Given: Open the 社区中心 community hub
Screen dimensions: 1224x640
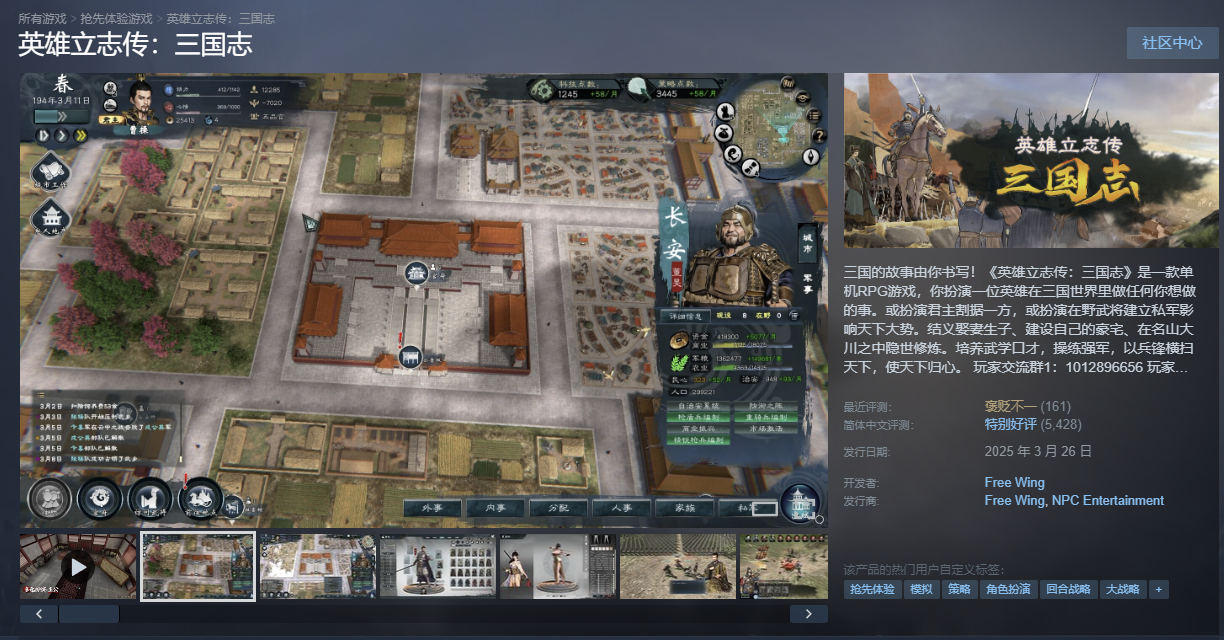Looking at the screenshot, I should [x=1172, y=43].
